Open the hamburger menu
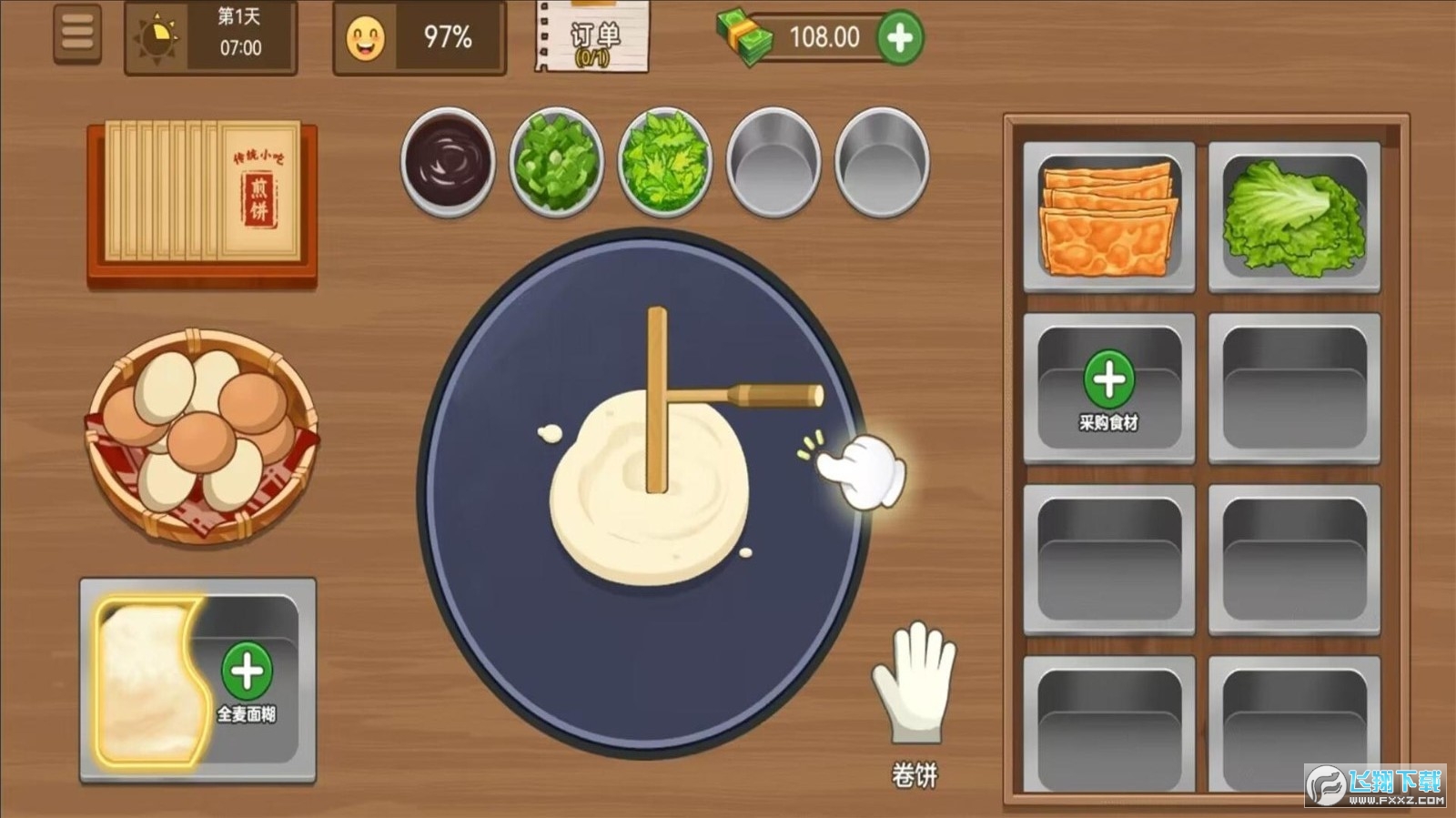 [77, 34]
